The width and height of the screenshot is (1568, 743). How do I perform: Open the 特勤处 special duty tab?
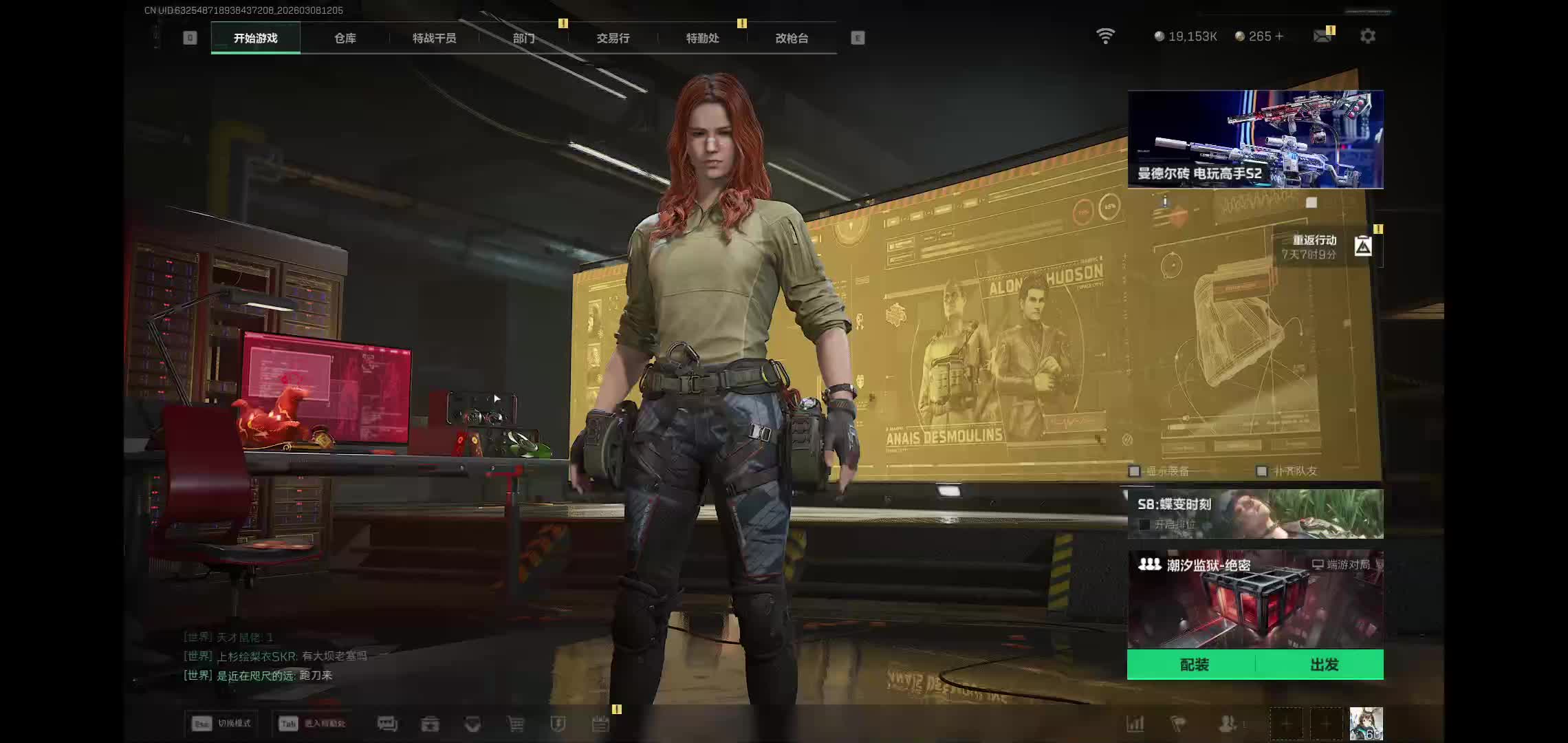point(702,39)
